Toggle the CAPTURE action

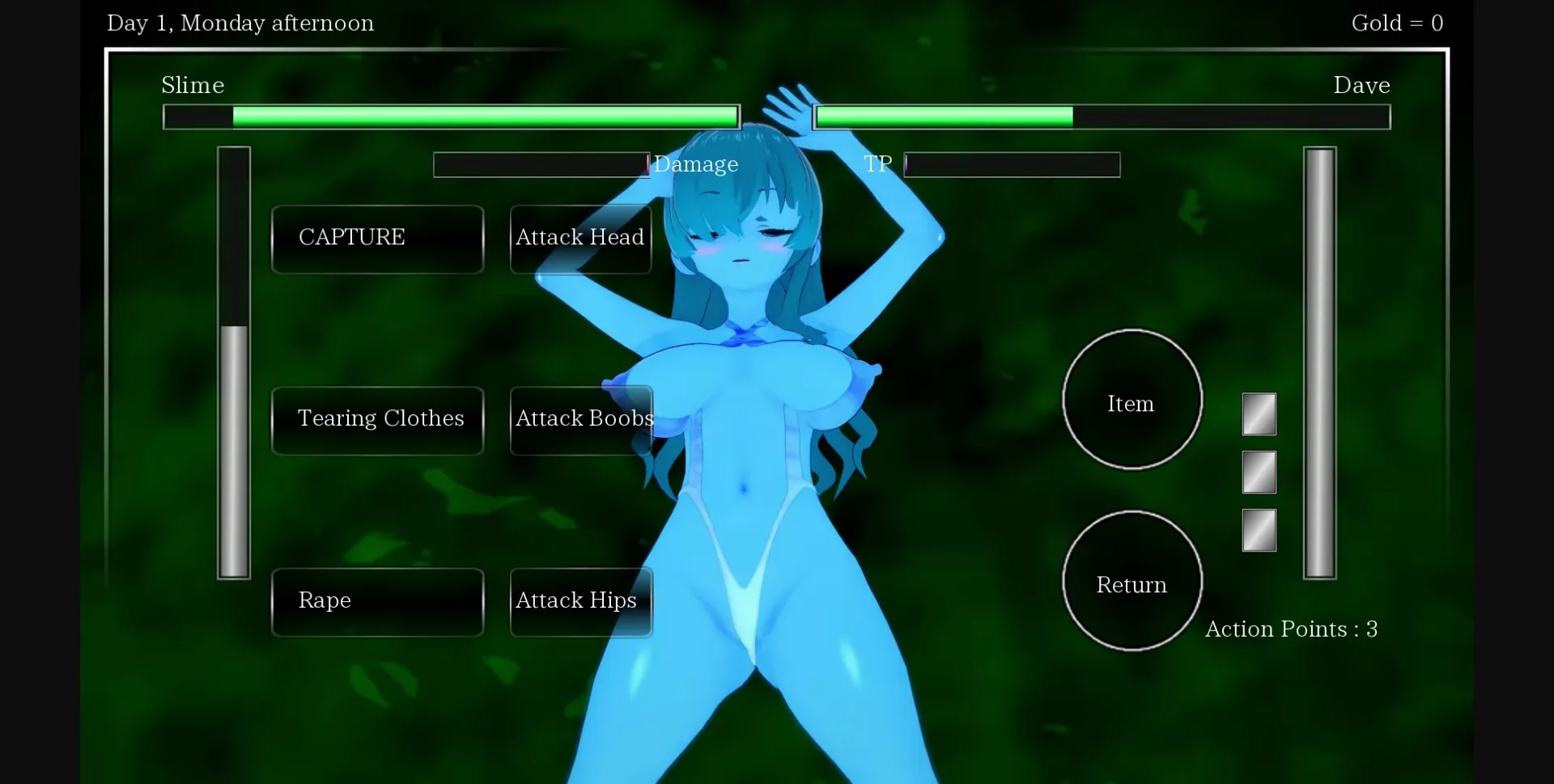pos(377,238)
